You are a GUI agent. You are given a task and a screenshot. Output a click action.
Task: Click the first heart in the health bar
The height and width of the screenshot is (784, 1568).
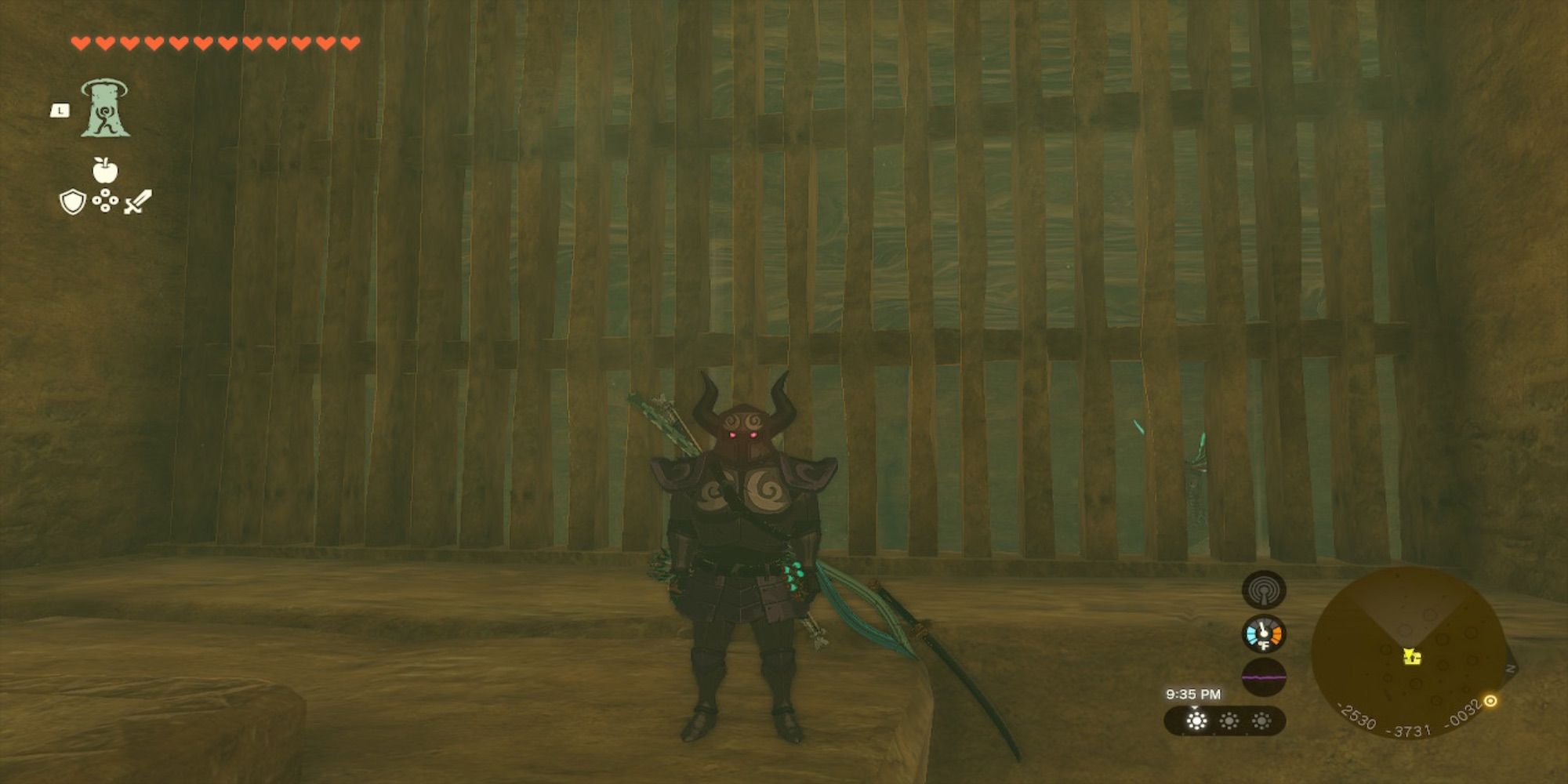tap(80, 43)
